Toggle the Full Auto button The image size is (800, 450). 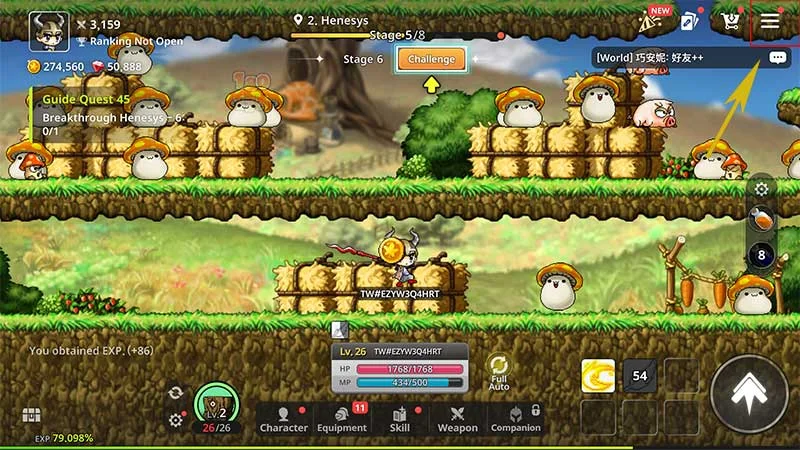coord(498,371)
